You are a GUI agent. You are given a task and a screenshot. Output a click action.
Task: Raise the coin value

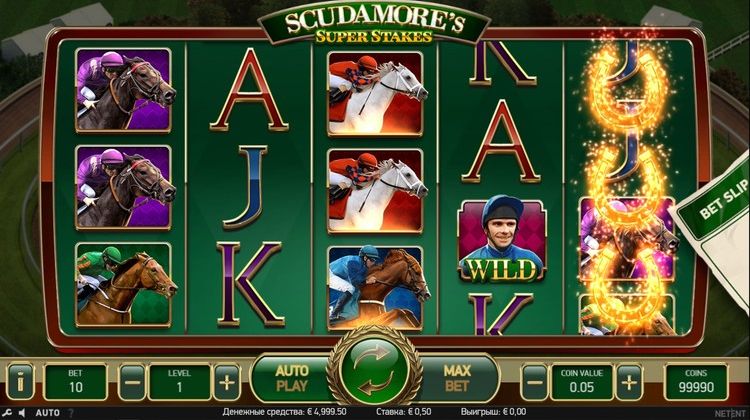coord(629,381)
